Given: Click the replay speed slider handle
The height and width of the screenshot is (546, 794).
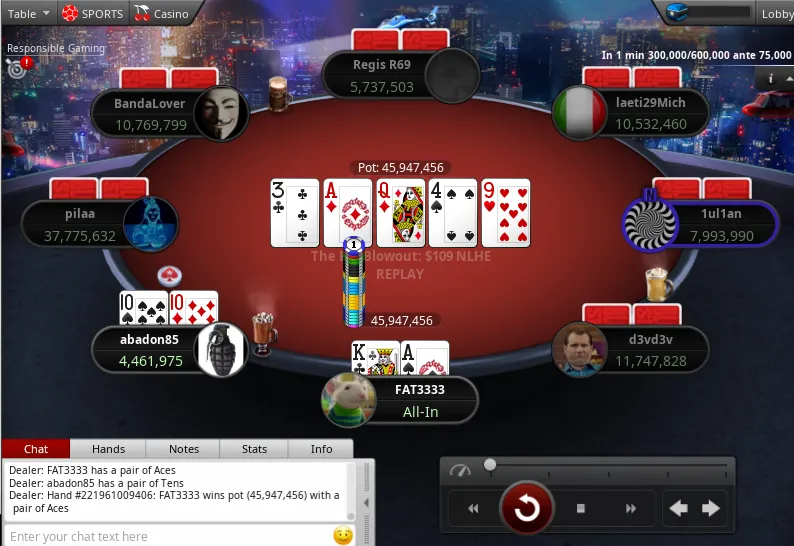Looking at the screenshot, I should [490, 465].
